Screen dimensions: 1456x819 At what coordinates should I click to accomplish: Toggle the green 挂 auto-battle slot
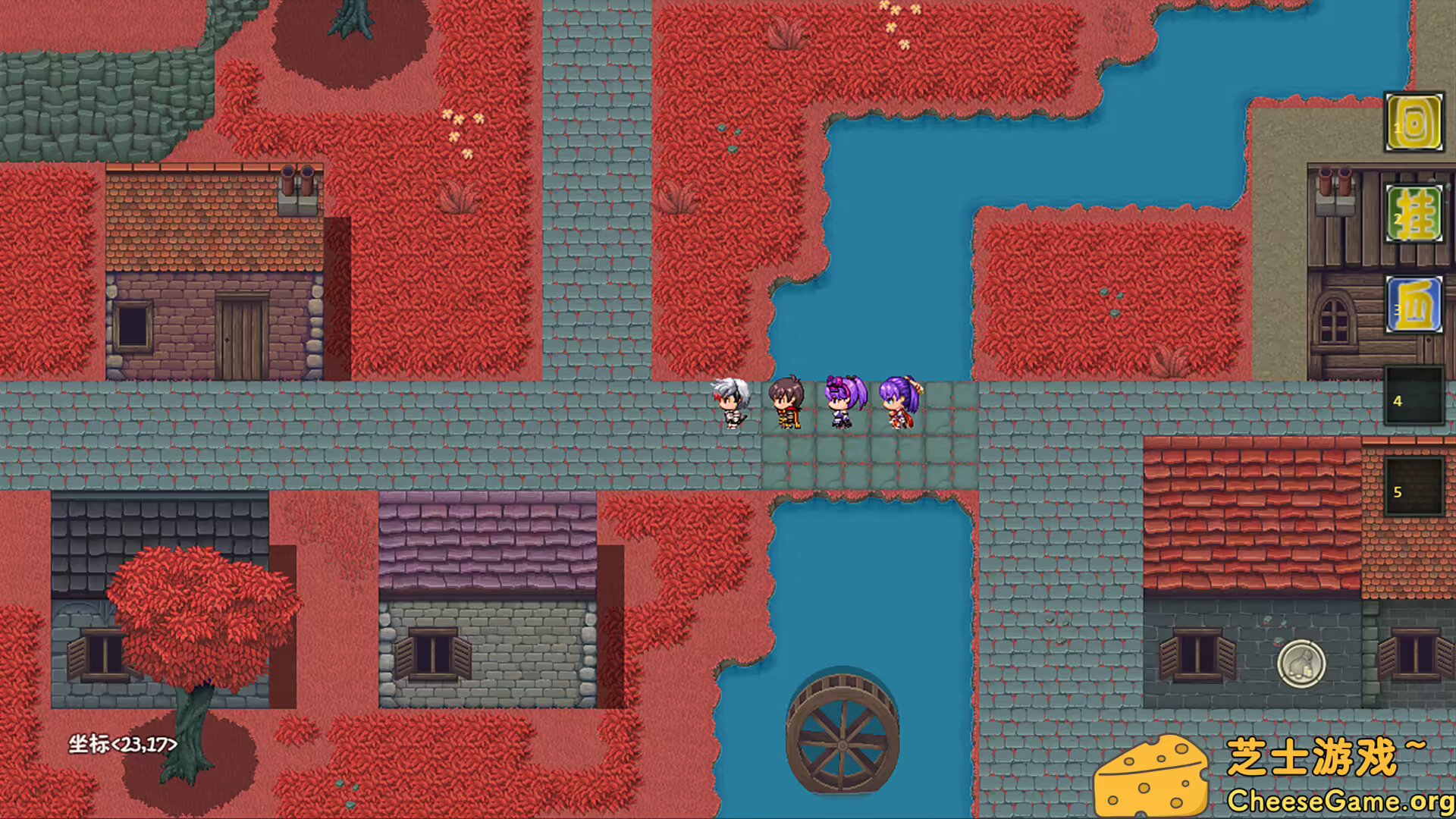1414,214
